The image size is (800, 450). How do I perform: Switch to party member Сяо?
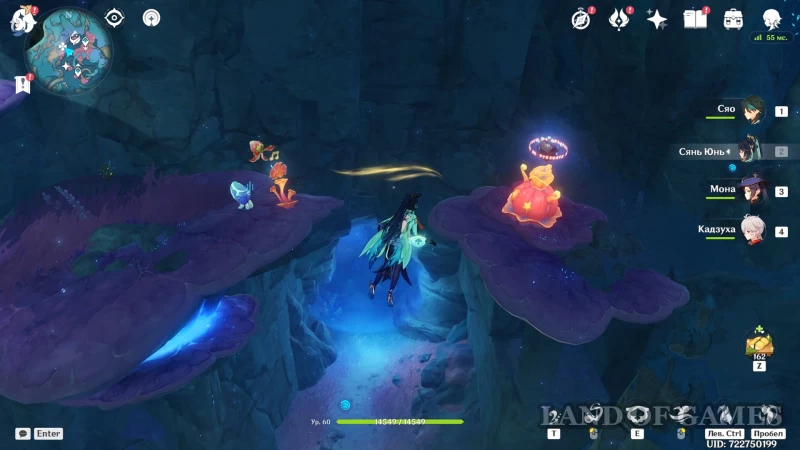[751, 112]
